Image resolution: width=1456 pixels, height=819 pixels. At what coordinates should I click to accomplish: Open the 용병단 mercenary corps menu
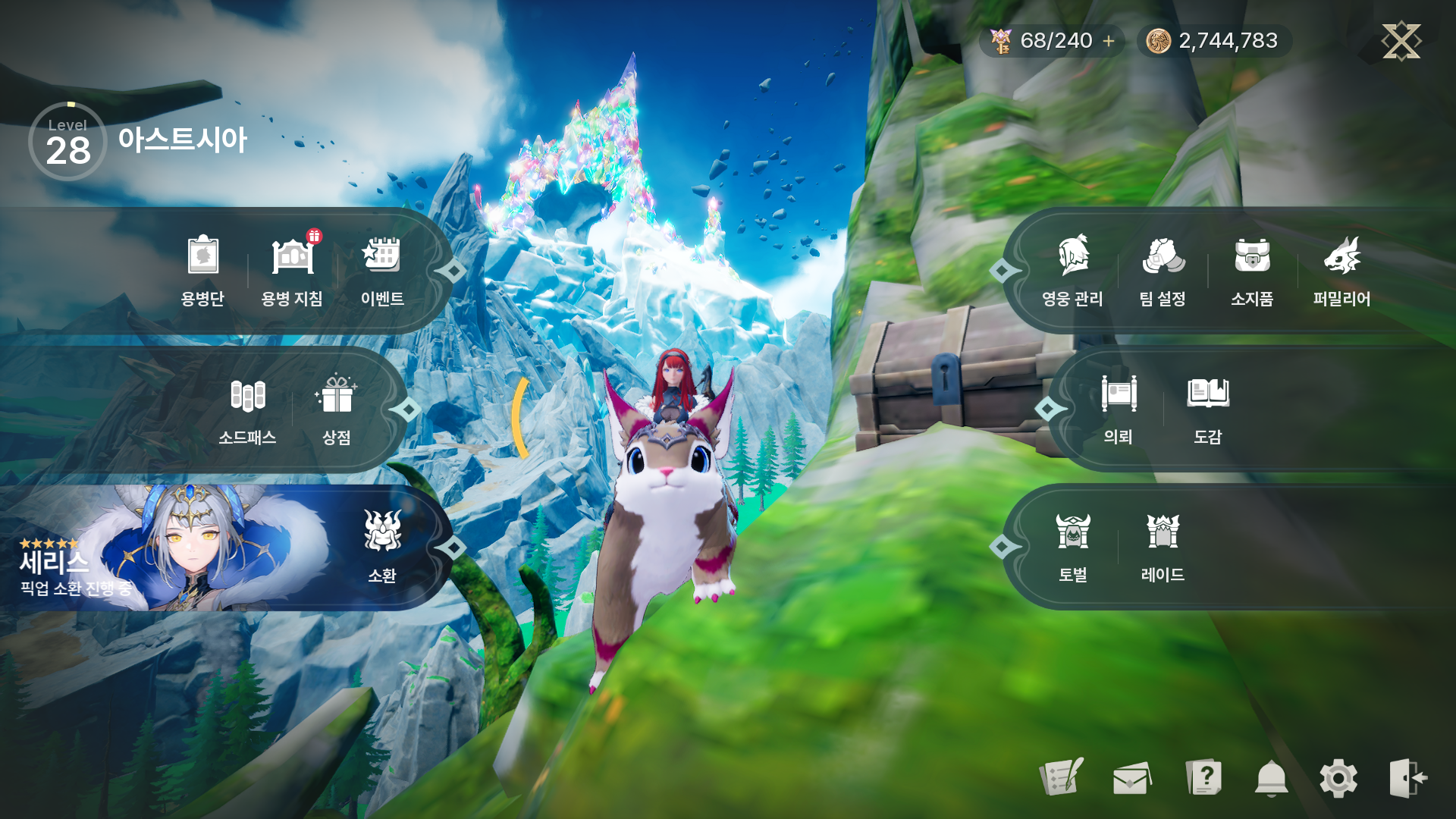tap(202, 270)
